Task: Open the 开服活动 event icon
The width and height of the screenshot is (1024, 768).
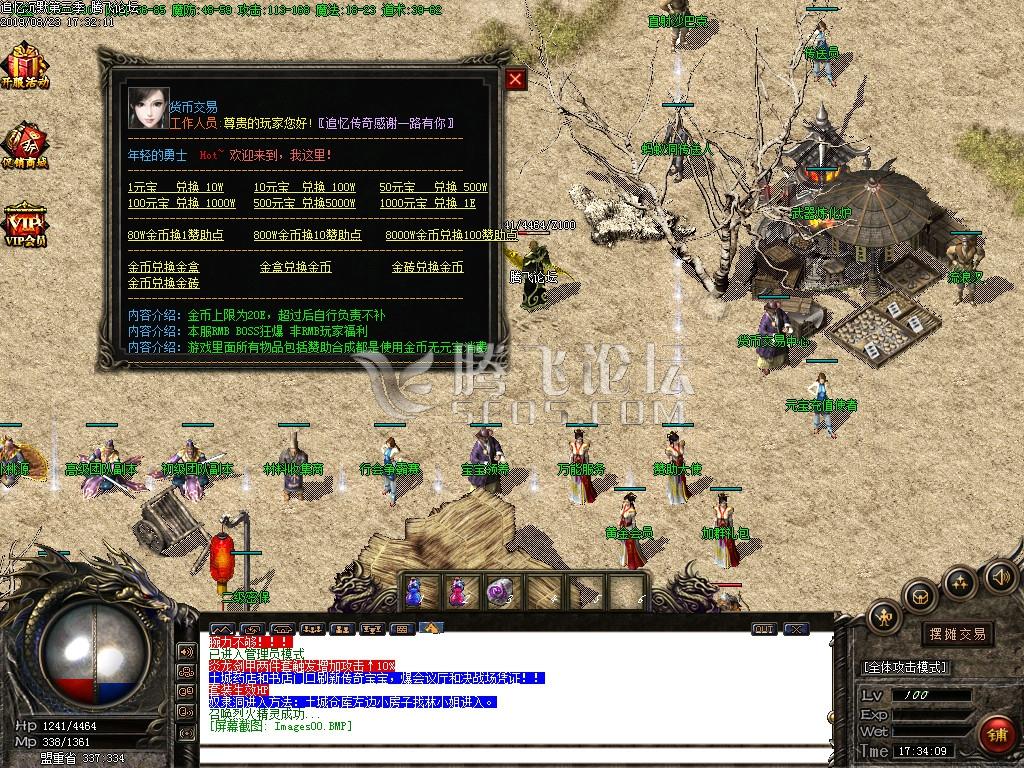Action: point(24,66)
